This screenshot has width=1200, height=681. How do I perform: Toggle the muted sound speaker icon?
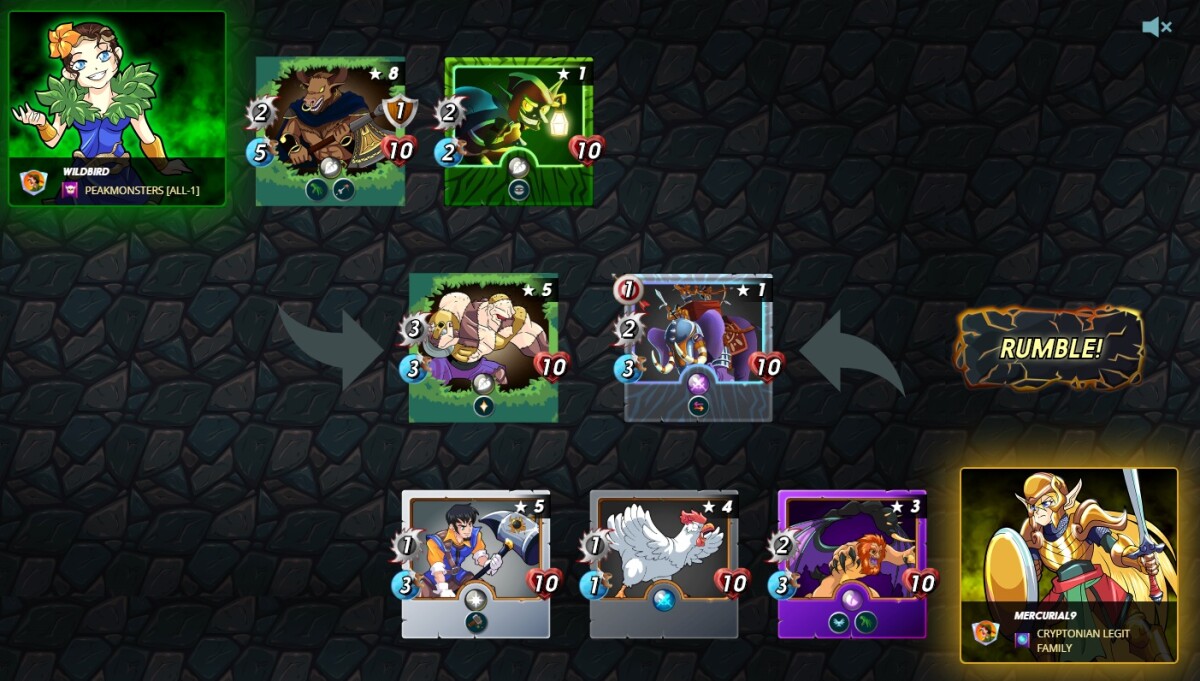coord(1157,27)
